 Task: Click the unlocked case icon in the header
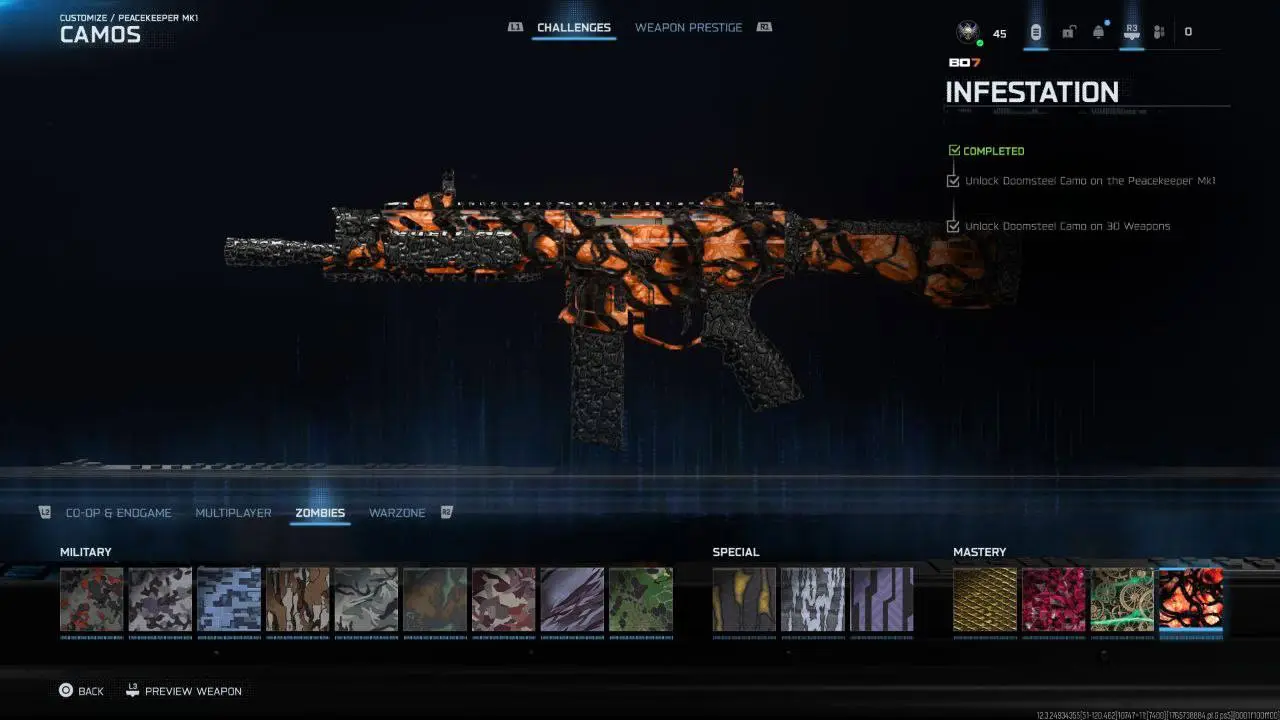[1069, 31]
